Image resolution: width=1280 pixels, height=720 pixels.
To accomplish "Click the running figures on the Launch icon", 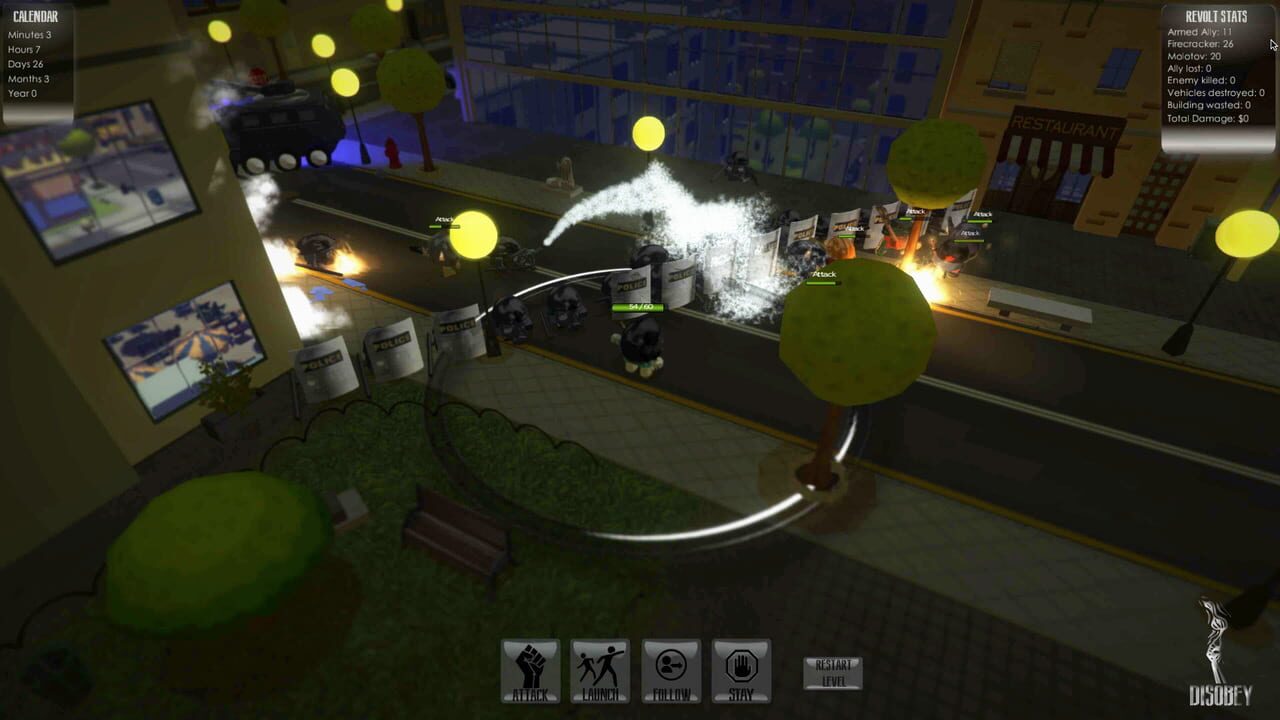I will [x=599, y=663].
